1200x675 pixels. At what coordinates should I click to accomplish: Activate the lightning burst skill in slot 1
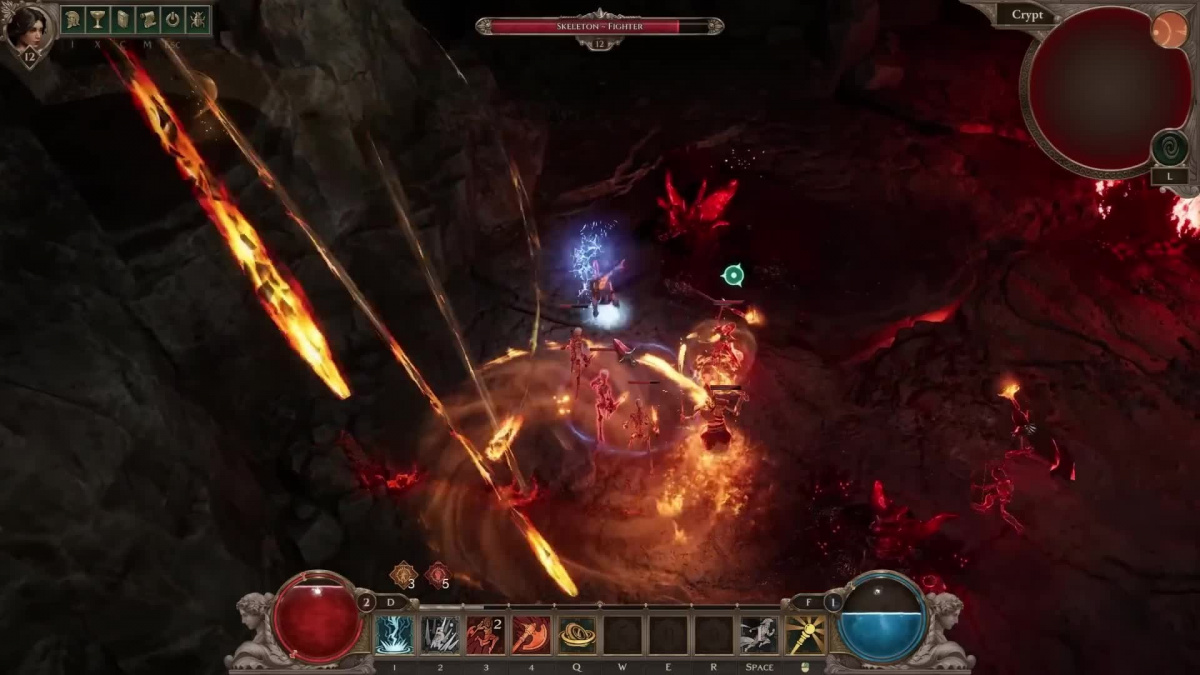[x=394, y=635]
